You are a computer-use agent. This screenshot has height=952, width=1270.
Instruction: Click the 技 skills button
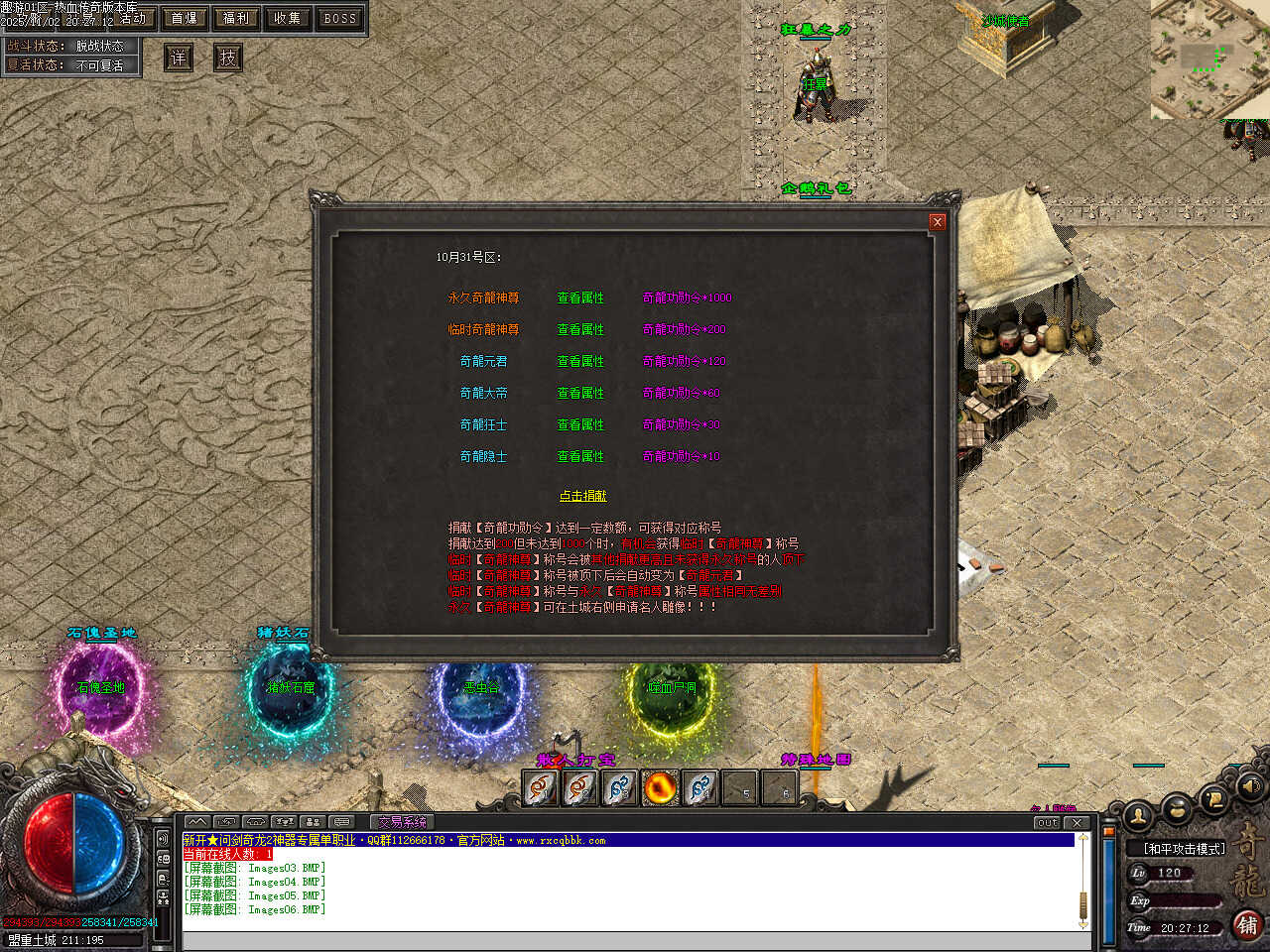pyautogui.click(x=228, y=58)
